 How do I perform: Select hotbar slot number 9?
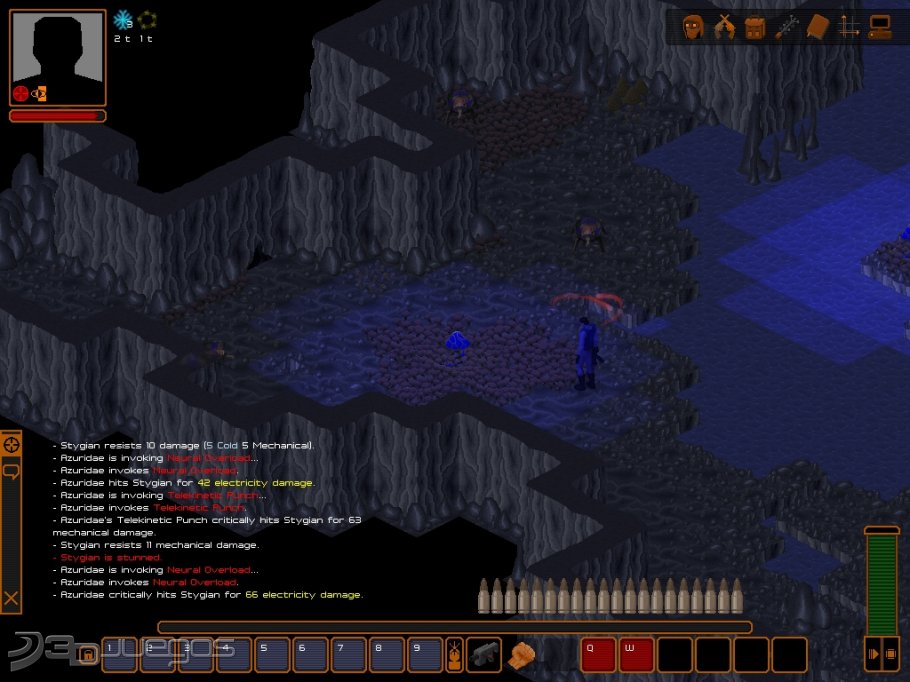coord(425,654)
